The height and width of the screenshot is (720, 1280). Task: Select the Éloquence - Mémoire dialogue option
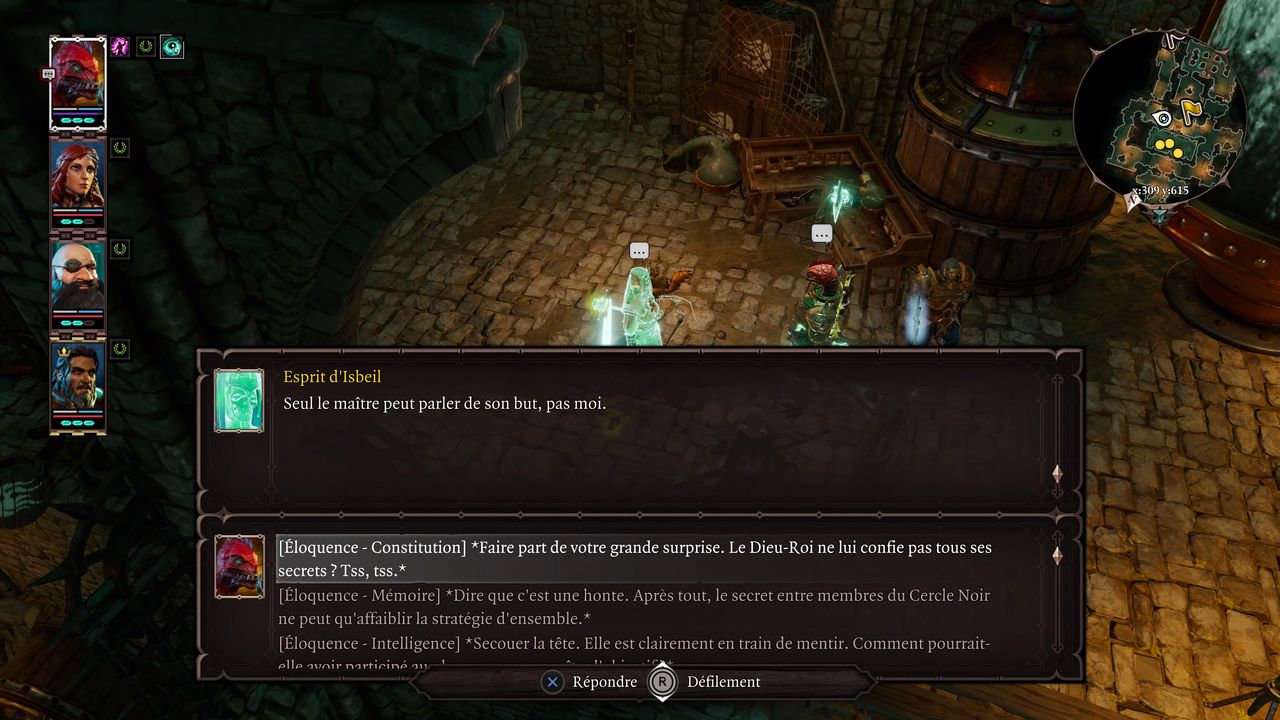[x=634, y=607]
